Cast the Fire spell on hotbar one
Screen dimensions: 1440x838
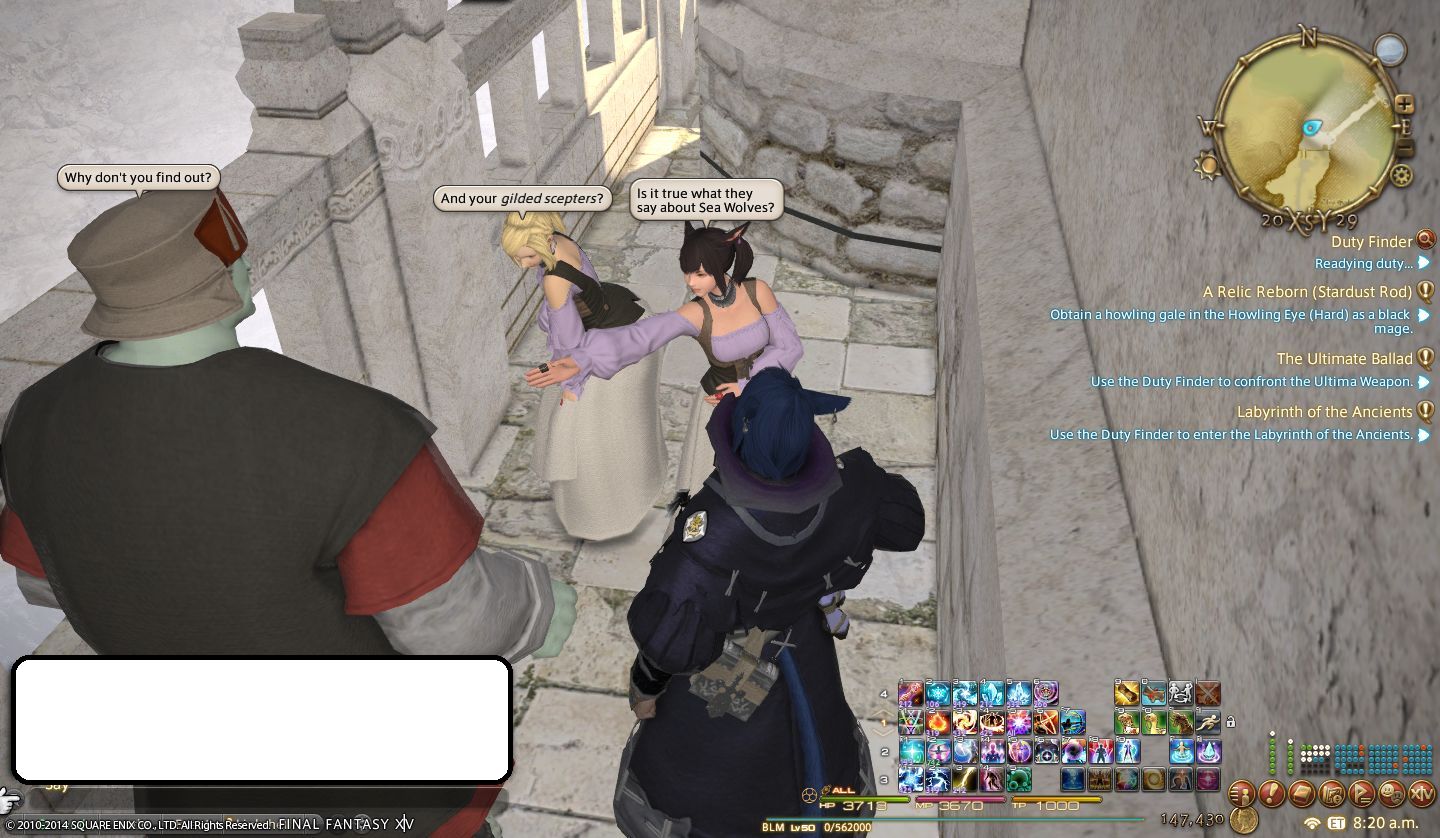pyautogui.click(x=938, y=721)
